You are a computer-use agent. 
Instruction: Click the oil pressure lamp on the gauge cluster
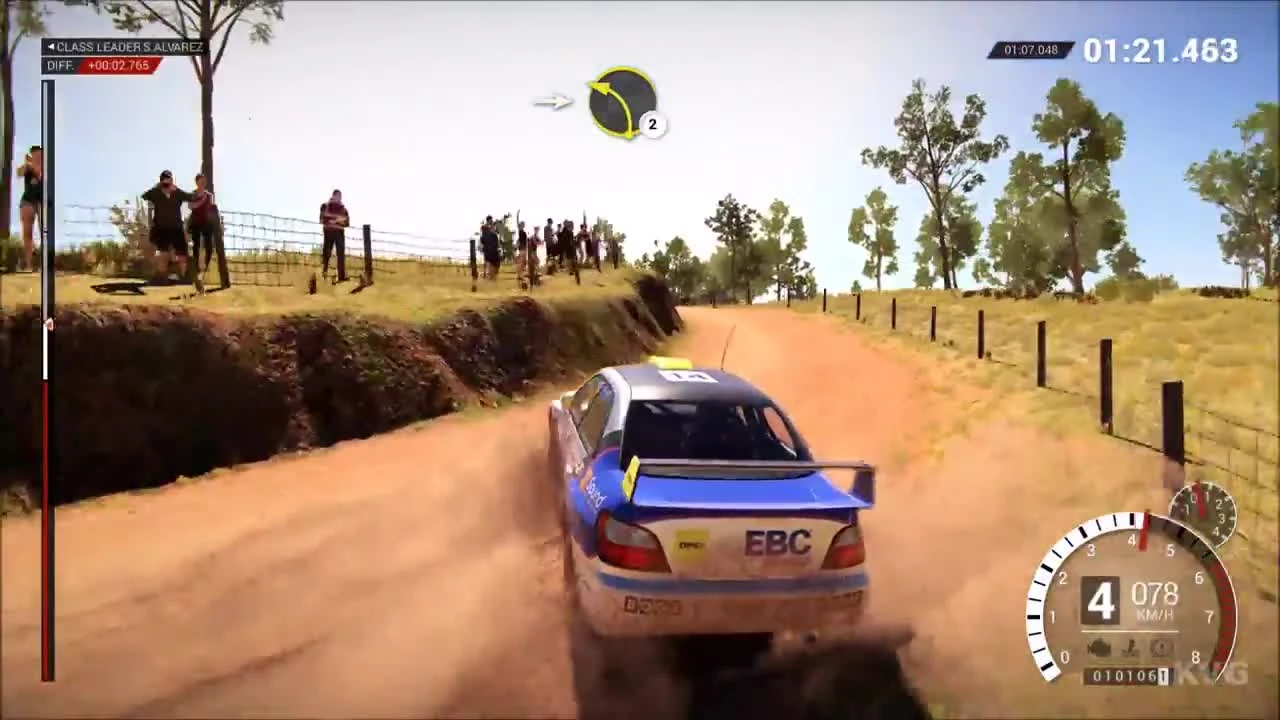pyautogui.click(x=1159, y=645)
